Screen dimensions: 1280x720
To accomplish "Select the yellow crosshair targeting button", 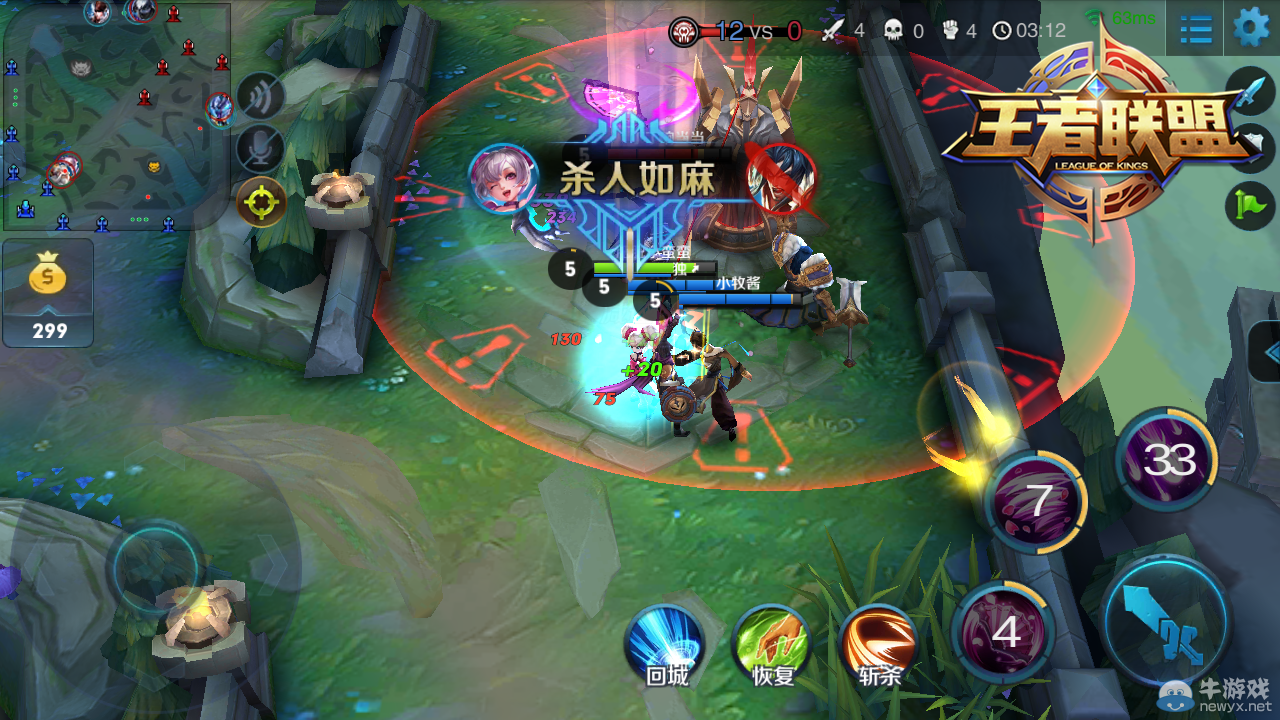I will [261, 202].
